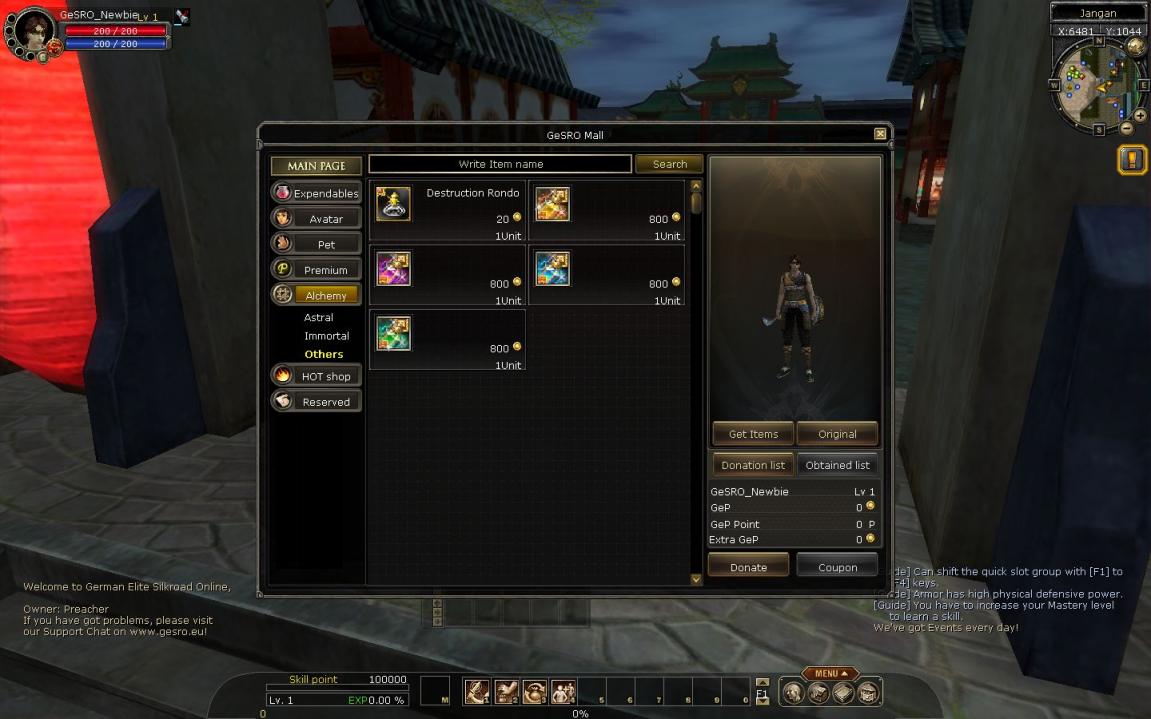This screenshot has width=1151, height=719.
Task: Open the Donation list
Action: coord(753,465)
